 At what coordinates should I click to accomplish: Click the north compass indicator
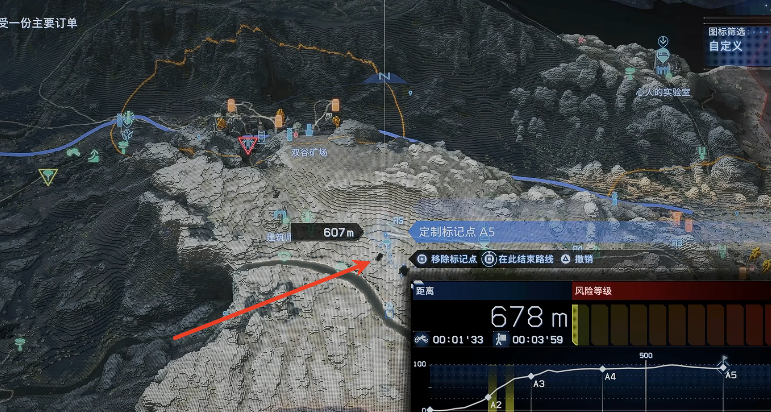380,77
